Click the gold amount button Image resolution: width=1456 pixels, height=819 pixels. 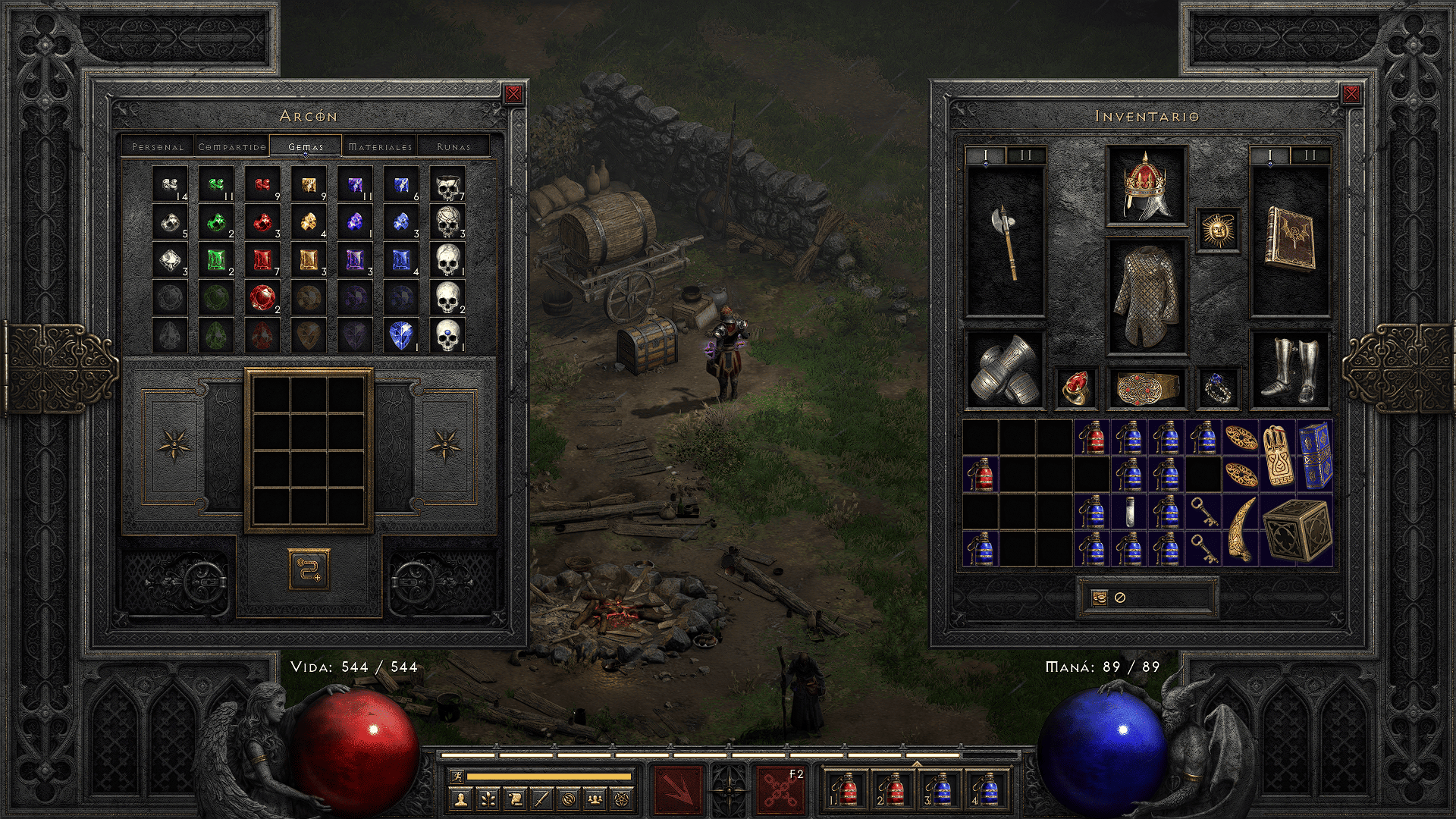tap(1100, 598)
